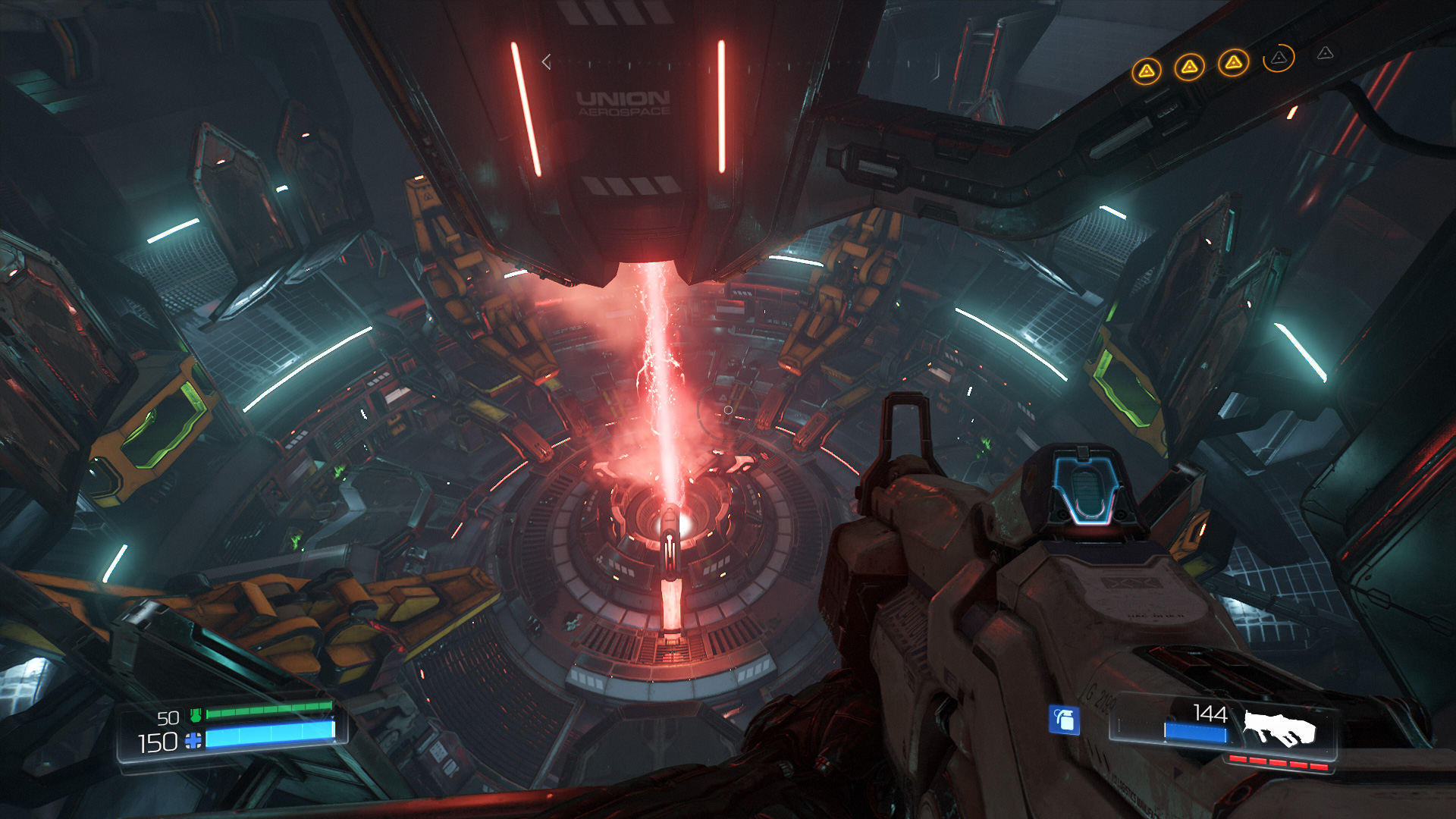Click the green armor icon
The image size is (1456, 819).
tap(196, 714)
